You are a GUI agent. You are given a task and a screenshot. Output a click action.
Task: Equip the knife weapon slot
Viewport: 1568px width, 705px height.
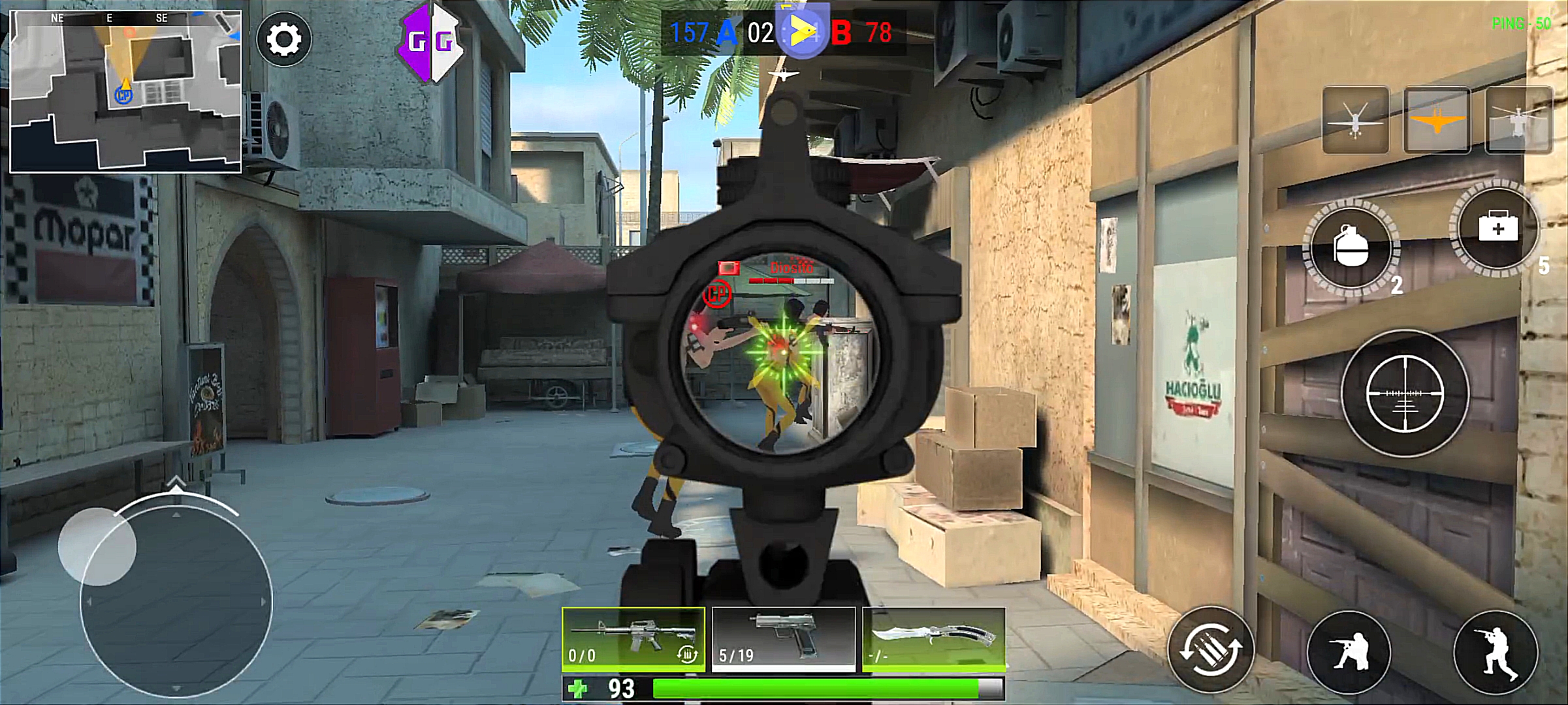[x=933, y=639]
